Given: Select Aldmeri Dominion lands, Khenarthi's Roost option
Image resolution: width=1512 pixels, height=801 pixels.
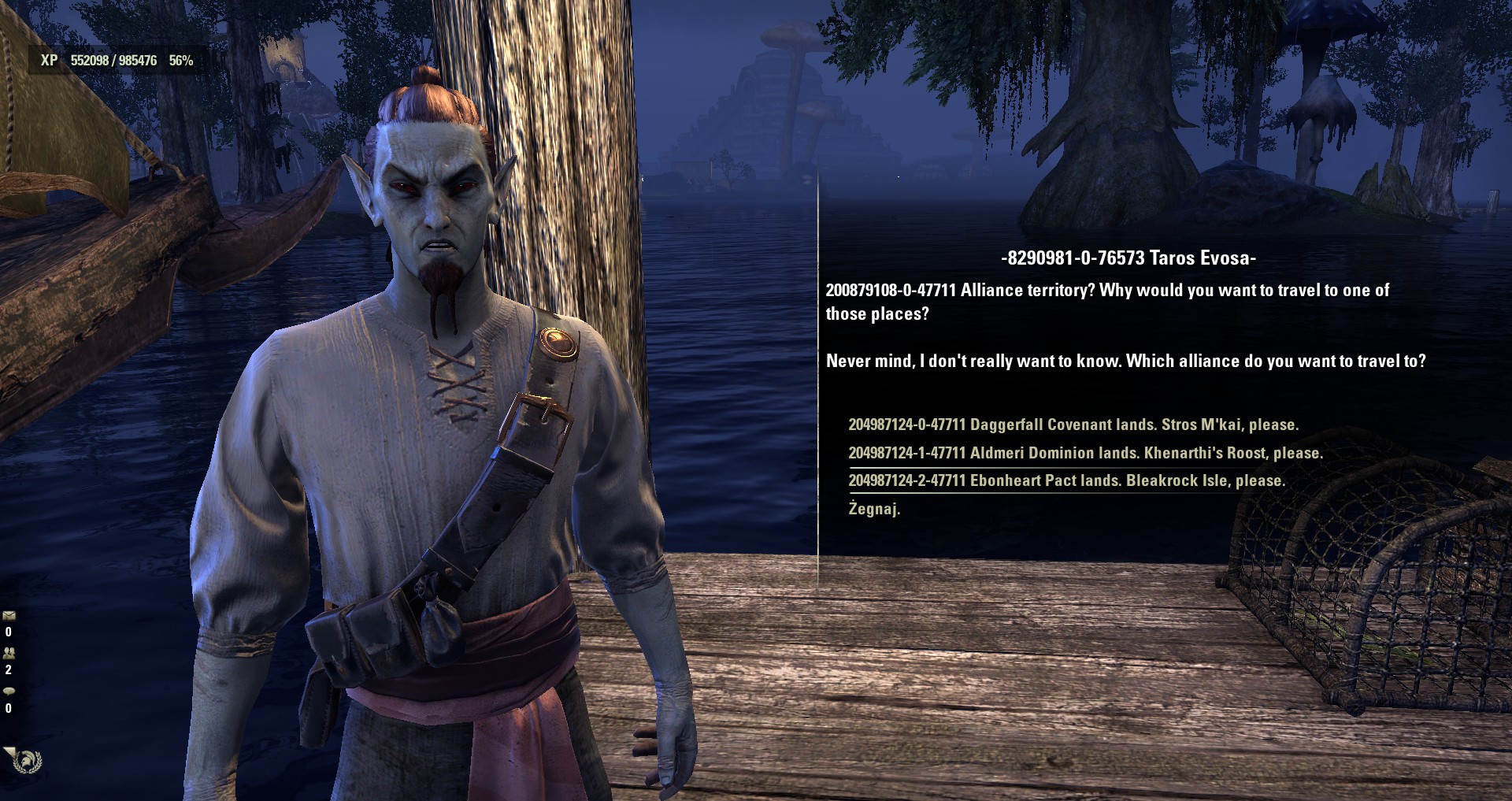Looking at the screenshot, I should (x=1085, y=453).
